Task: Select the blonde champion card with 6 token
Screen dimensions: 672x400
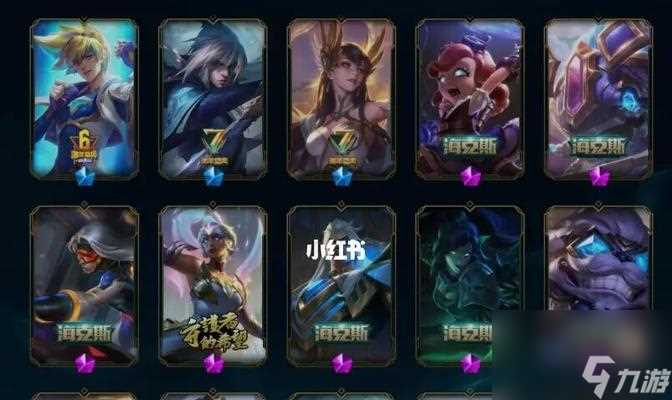Action: point(84,98)
